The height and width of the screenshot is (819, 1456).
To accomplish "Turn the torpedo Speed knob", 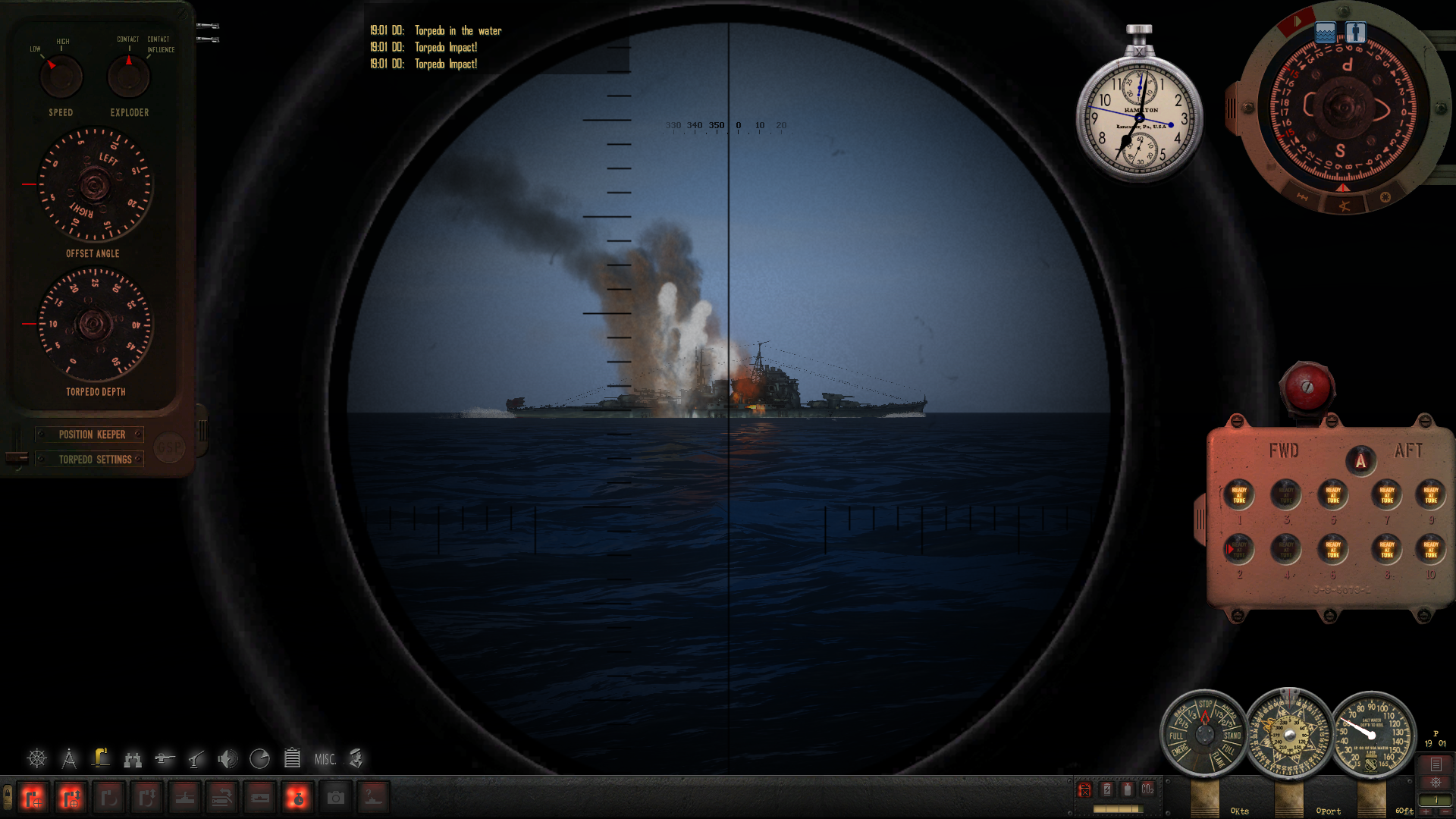I will coord(61,77).
